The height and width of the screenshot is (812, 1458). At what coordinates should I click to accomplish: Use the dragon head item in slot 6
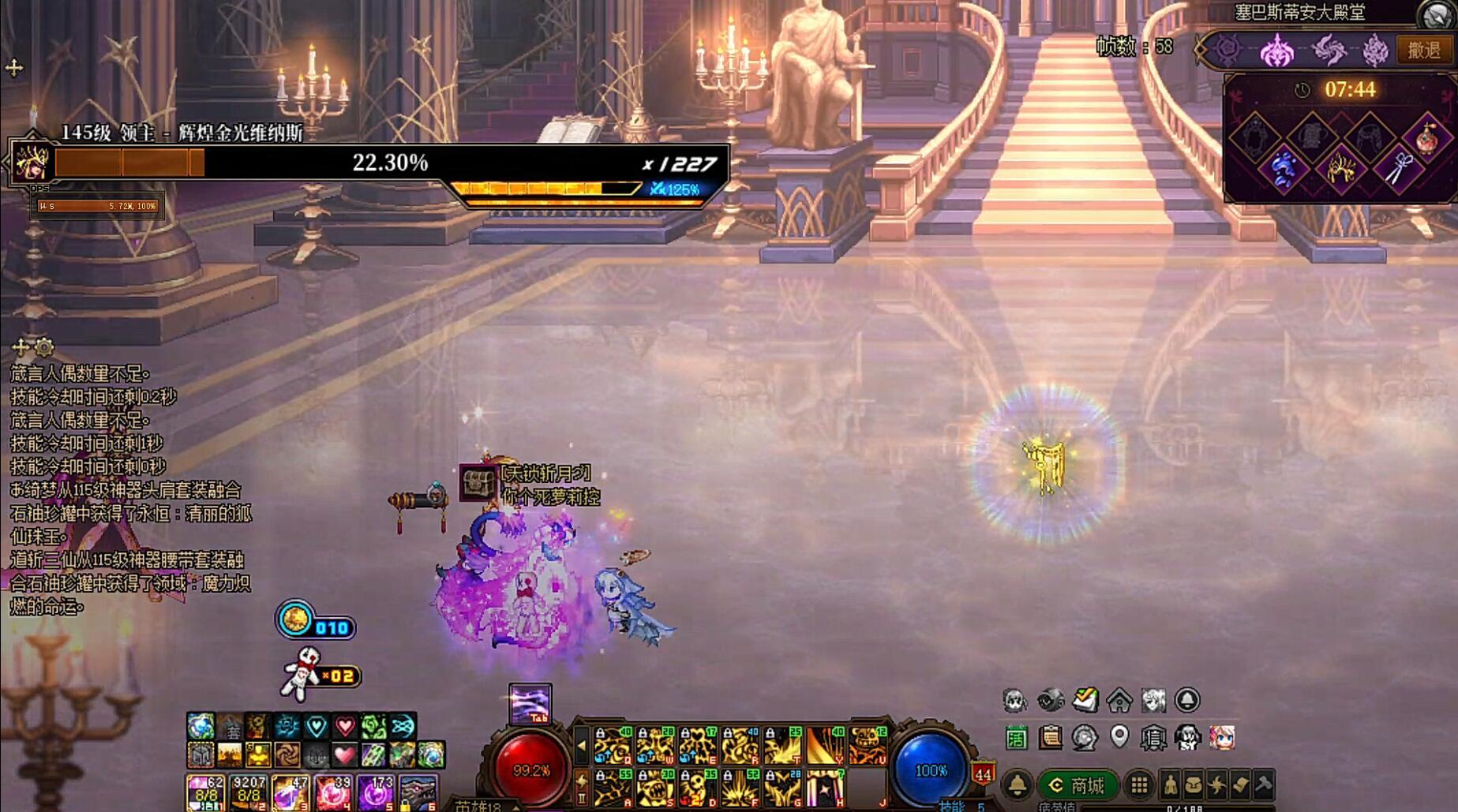pyautogui.click(x=417, y=791)
